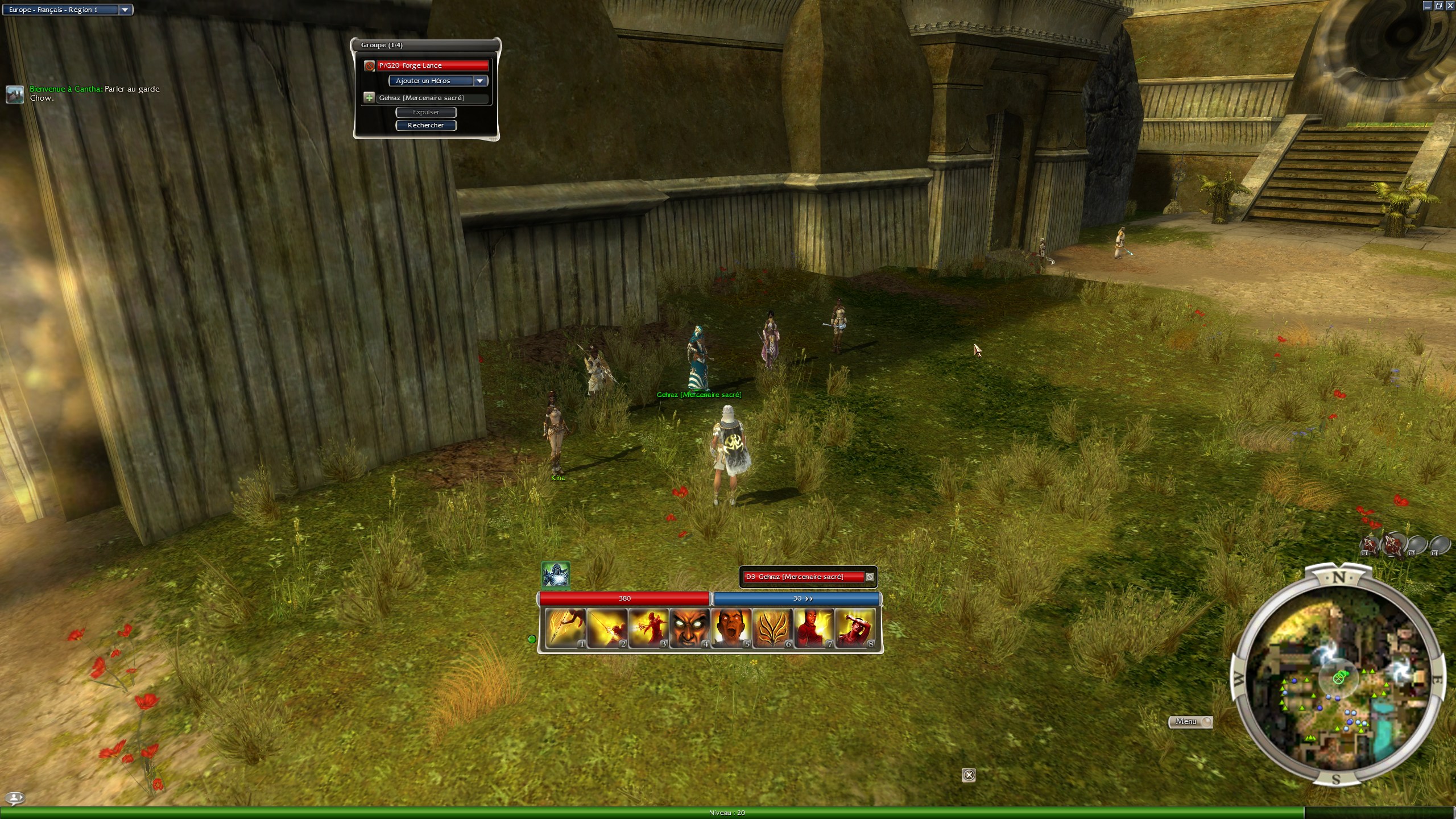The height and width of the screenshot is (819, 1456).
Task: Select the F1 weapon set slot
Action: pos(1370,545)
